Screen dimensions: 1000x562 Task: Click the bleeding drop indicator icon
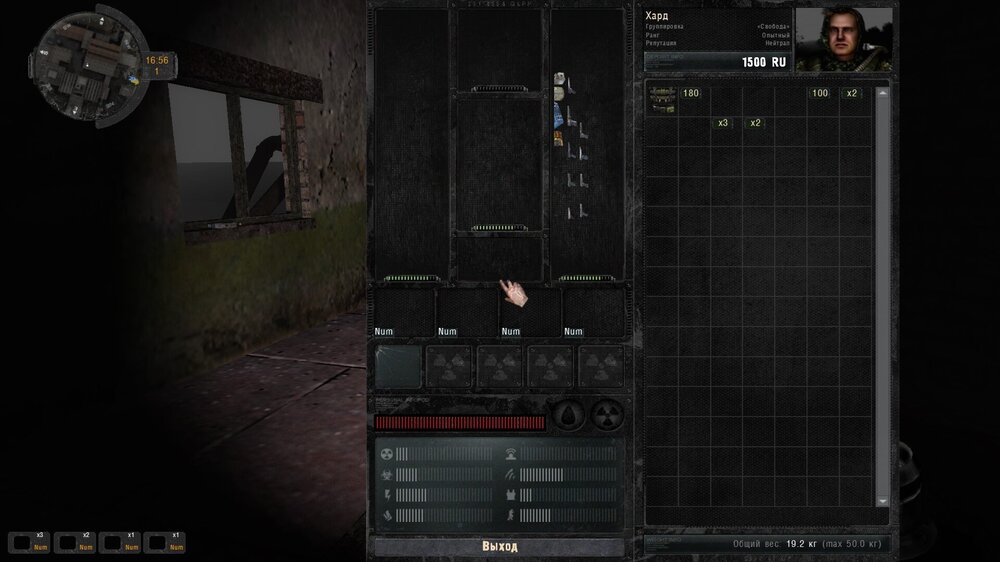click(x=569, y=416)
